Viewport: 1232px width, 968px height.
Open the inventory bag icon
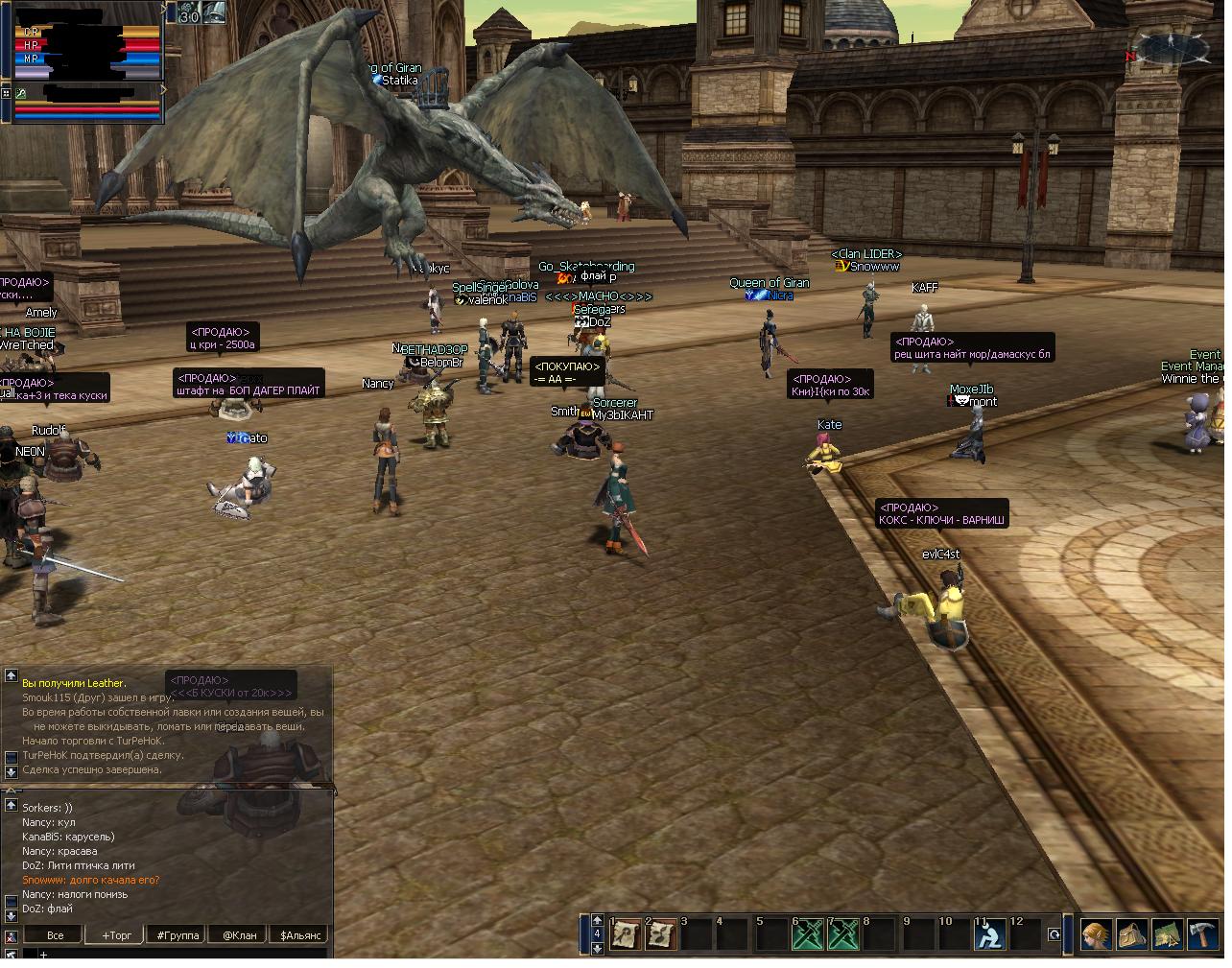(1131, 934)
